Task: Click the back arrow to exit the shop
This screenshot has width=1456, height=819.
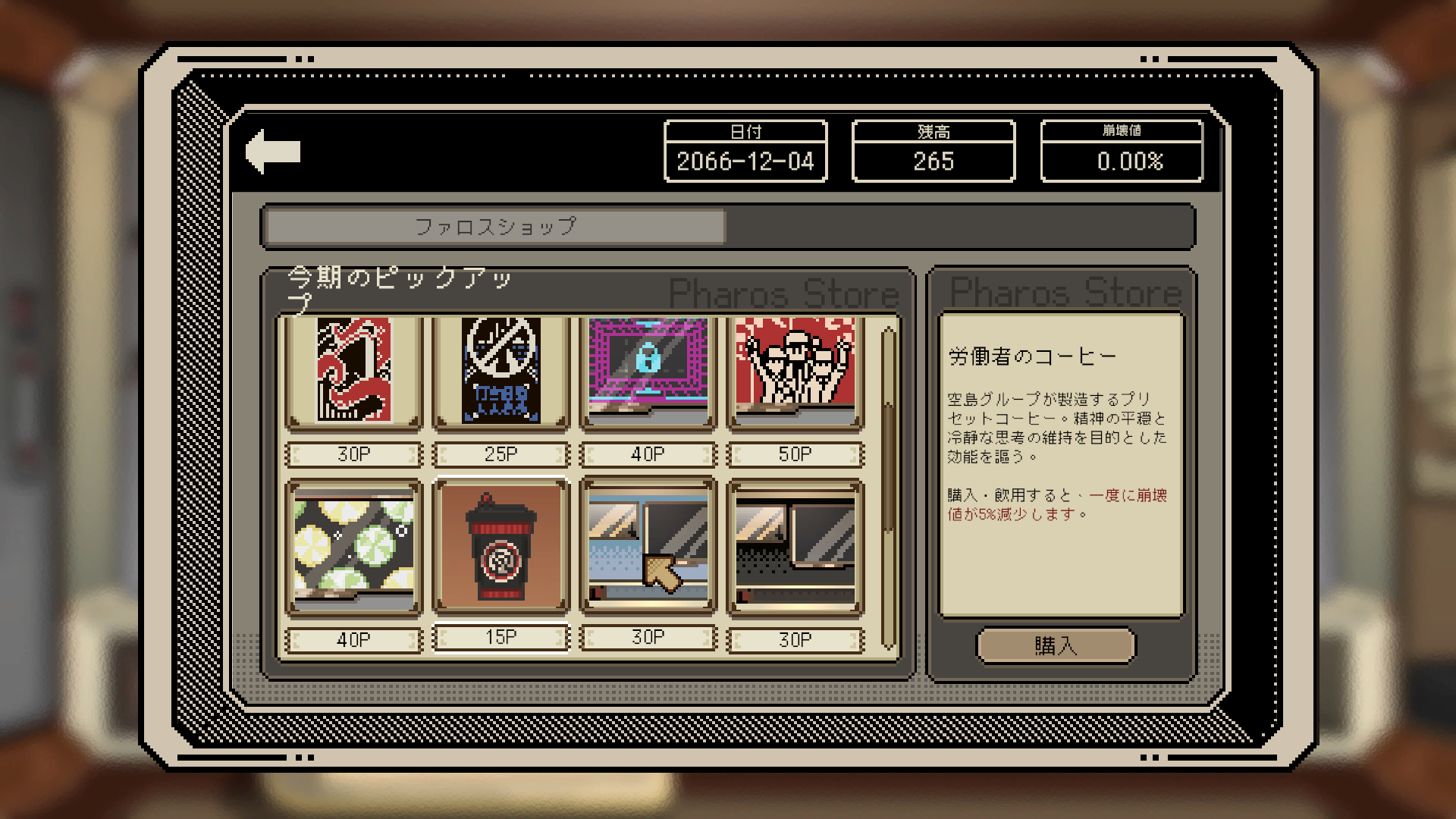Action: pyautogui.click(x=273, y=149)
